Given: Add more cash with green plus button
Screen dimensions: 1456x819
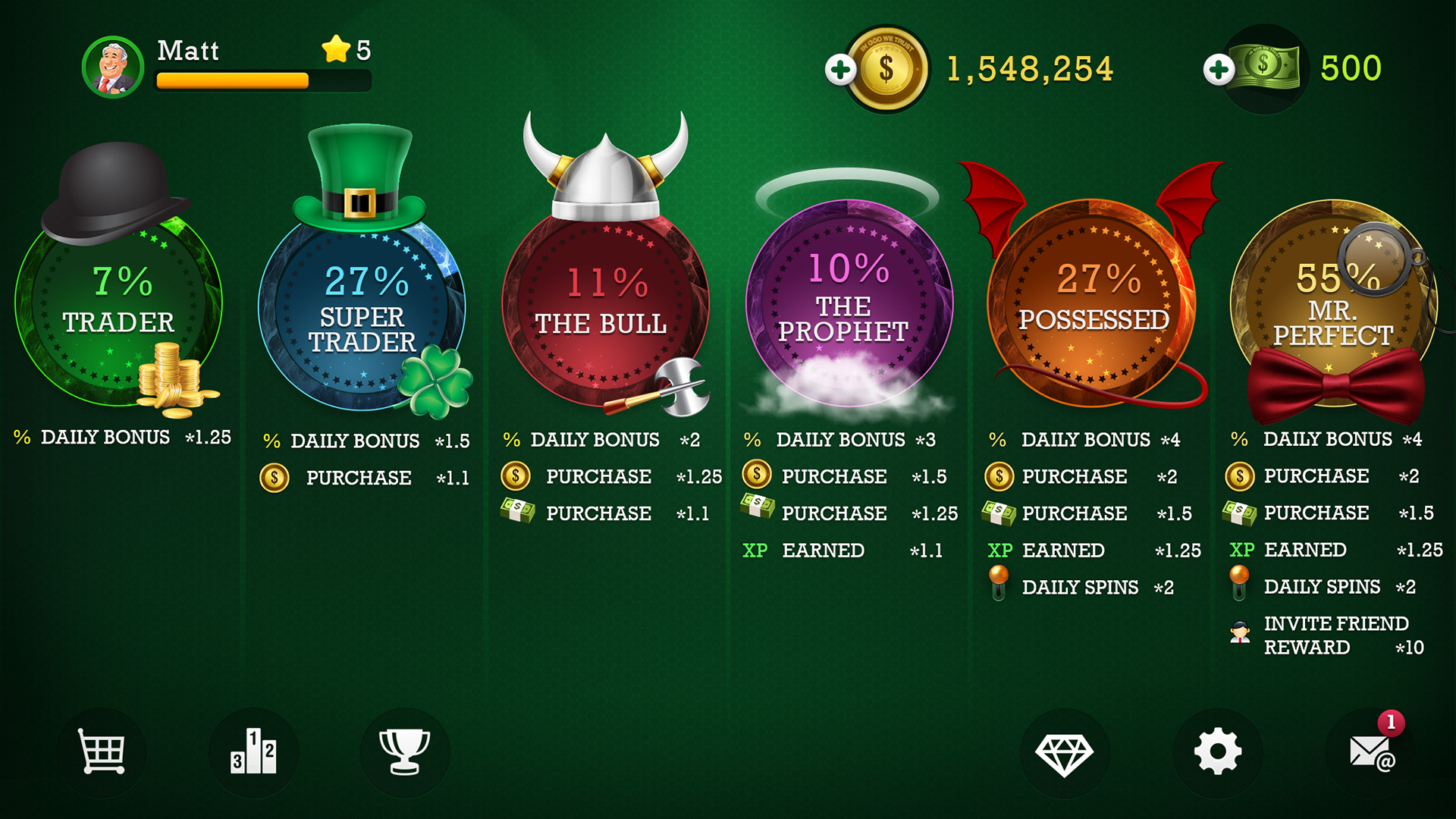Looking at the screenshot, I should pos(1218,70).
